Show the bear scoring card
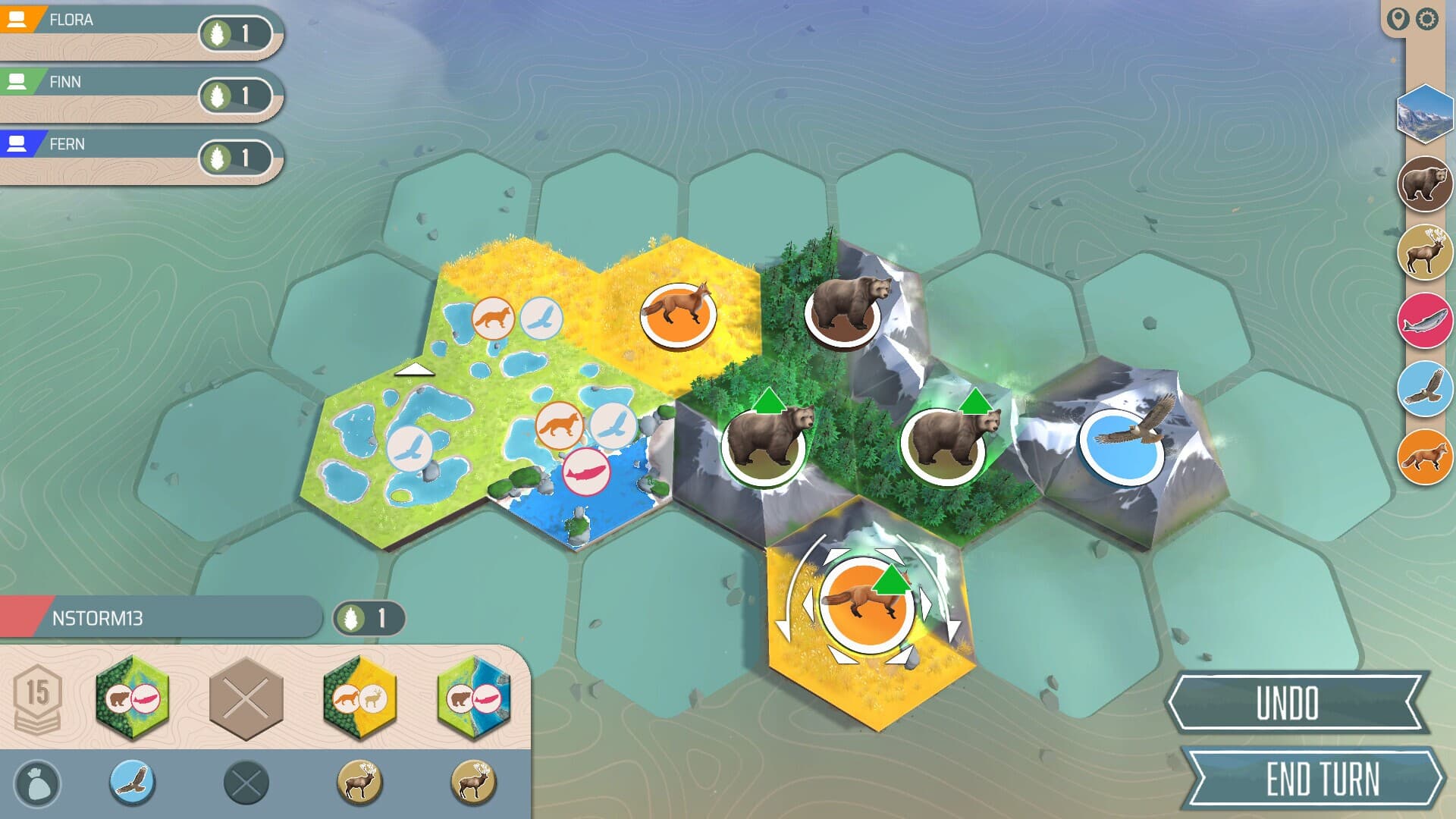Image resolution: width=1456 pixels, height=819 pixels. point(1424,184)
